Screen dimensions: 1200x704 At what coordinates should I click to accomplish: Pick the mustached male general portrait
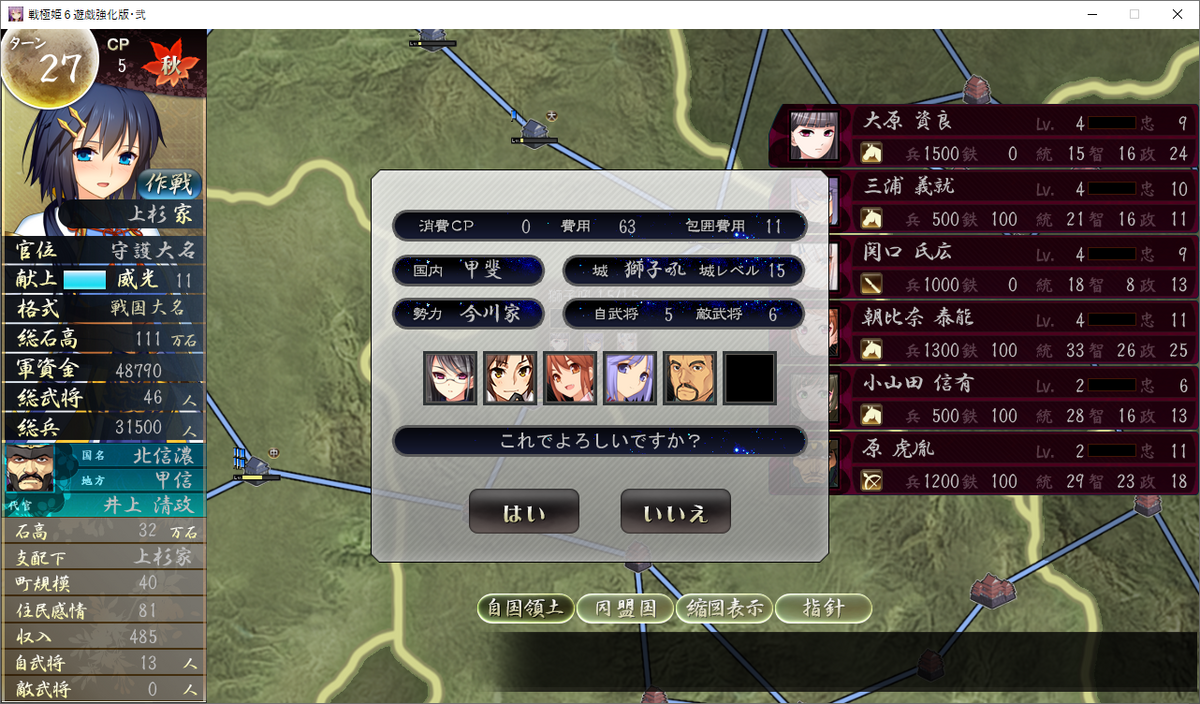(690, 378)
